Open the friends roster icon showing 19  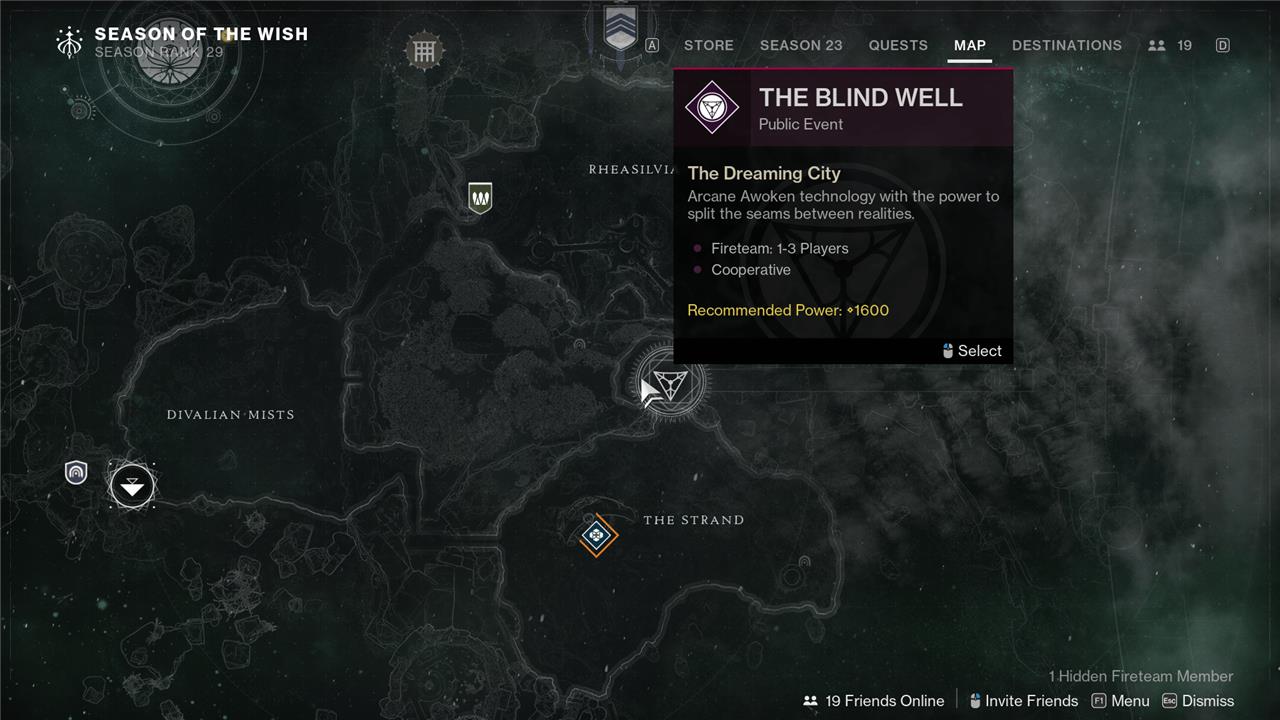pyautogui.click(x=1170, y=45)
